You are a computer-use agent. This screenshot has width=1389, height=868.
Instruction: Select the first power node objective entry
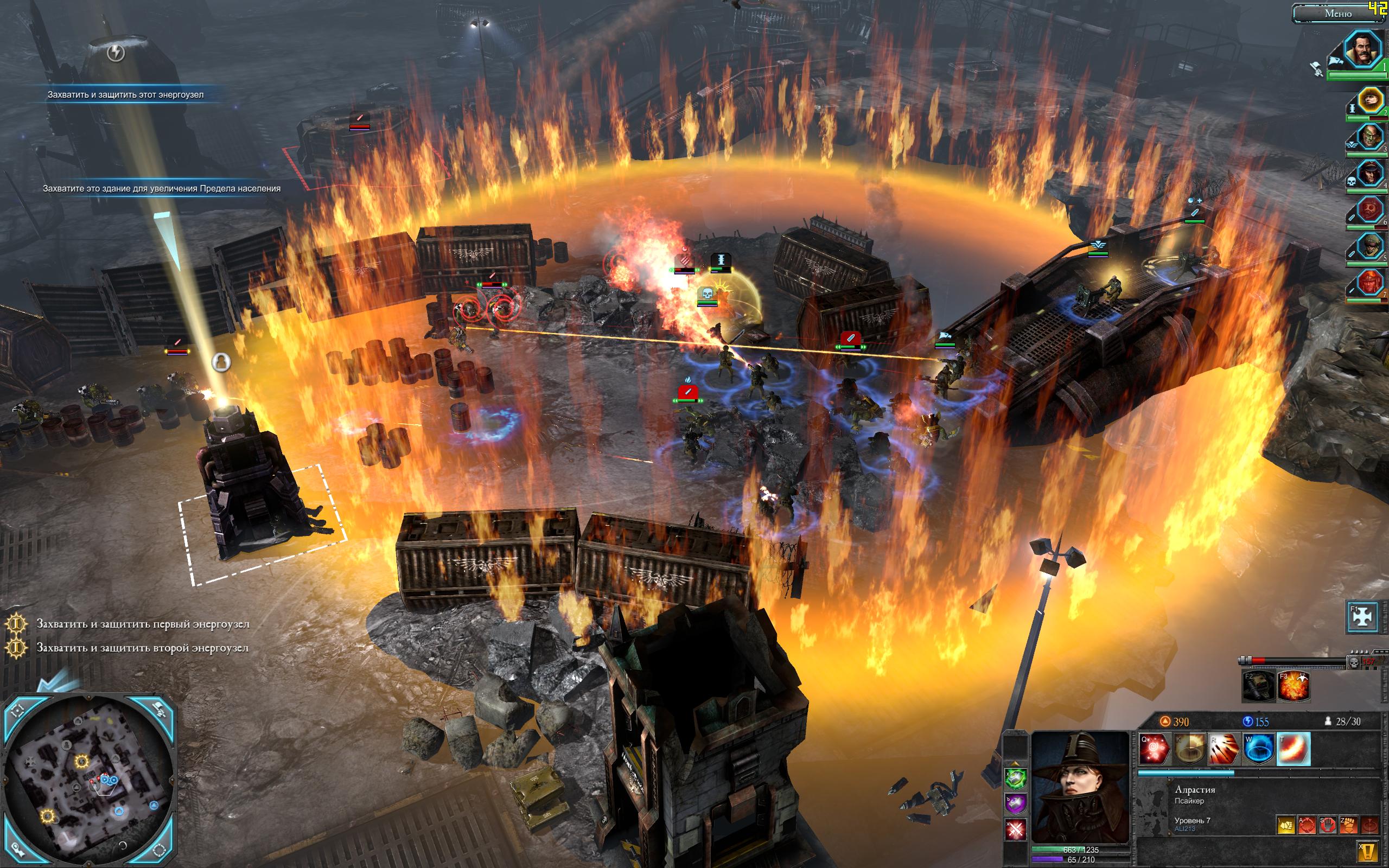[x=142, y=624]
